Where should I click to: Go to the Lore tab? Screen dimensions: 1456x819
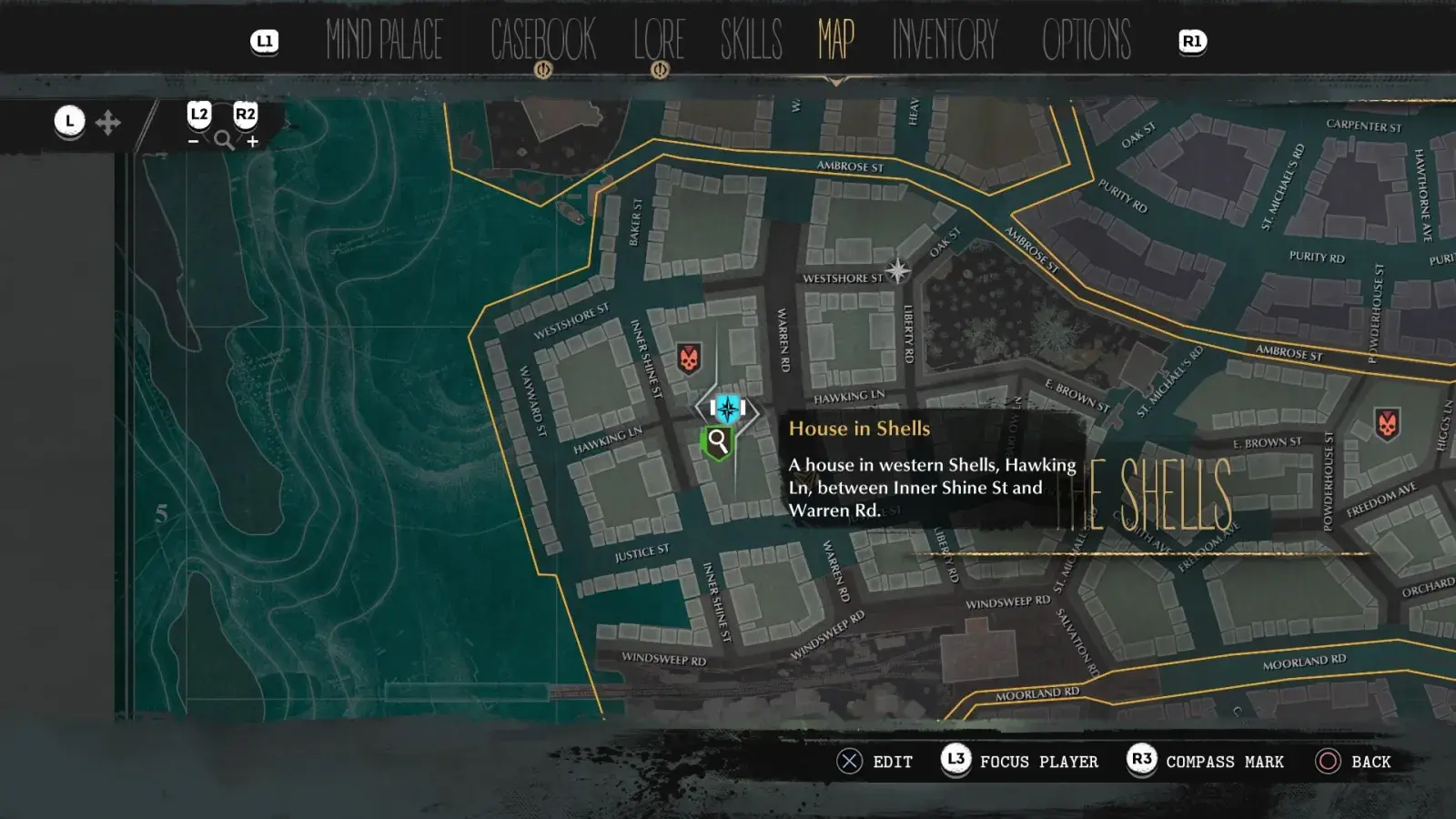659,40
